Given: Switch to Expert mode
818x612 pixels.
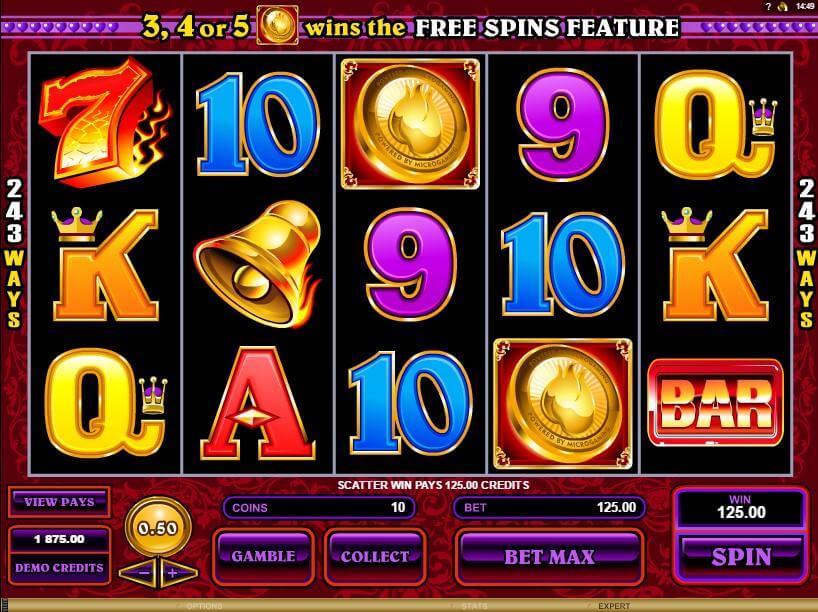Looking at the screenshot, I should (x=614, y=606).
